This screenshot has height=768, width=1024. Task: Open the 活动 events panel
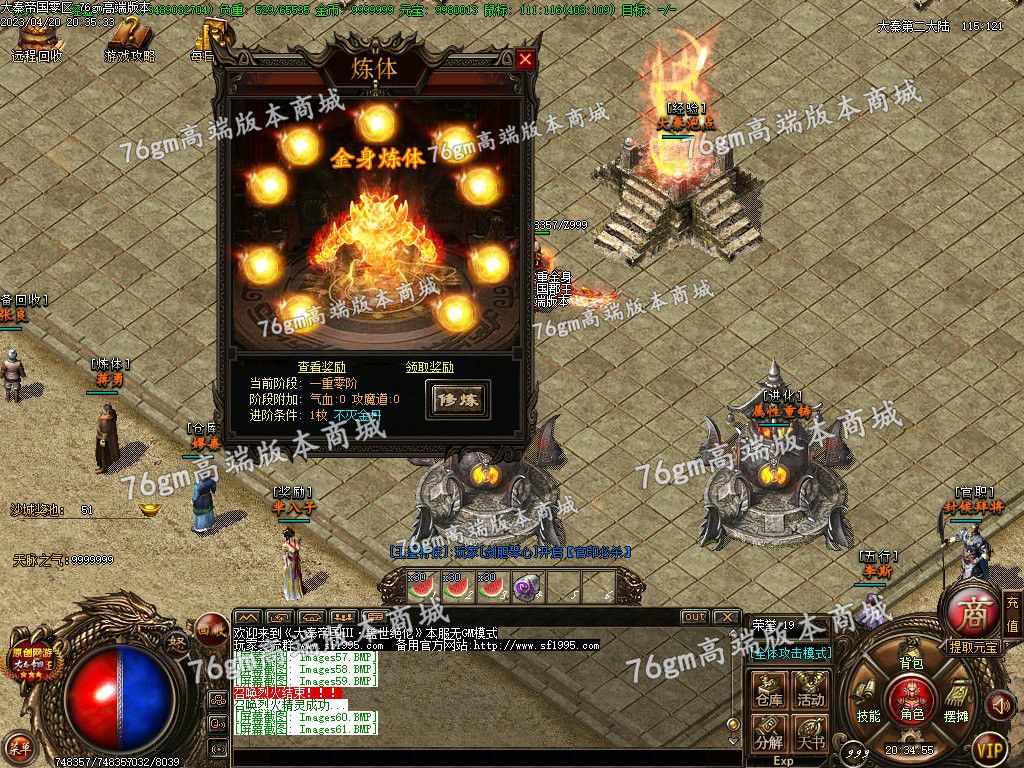click(811, 692)
